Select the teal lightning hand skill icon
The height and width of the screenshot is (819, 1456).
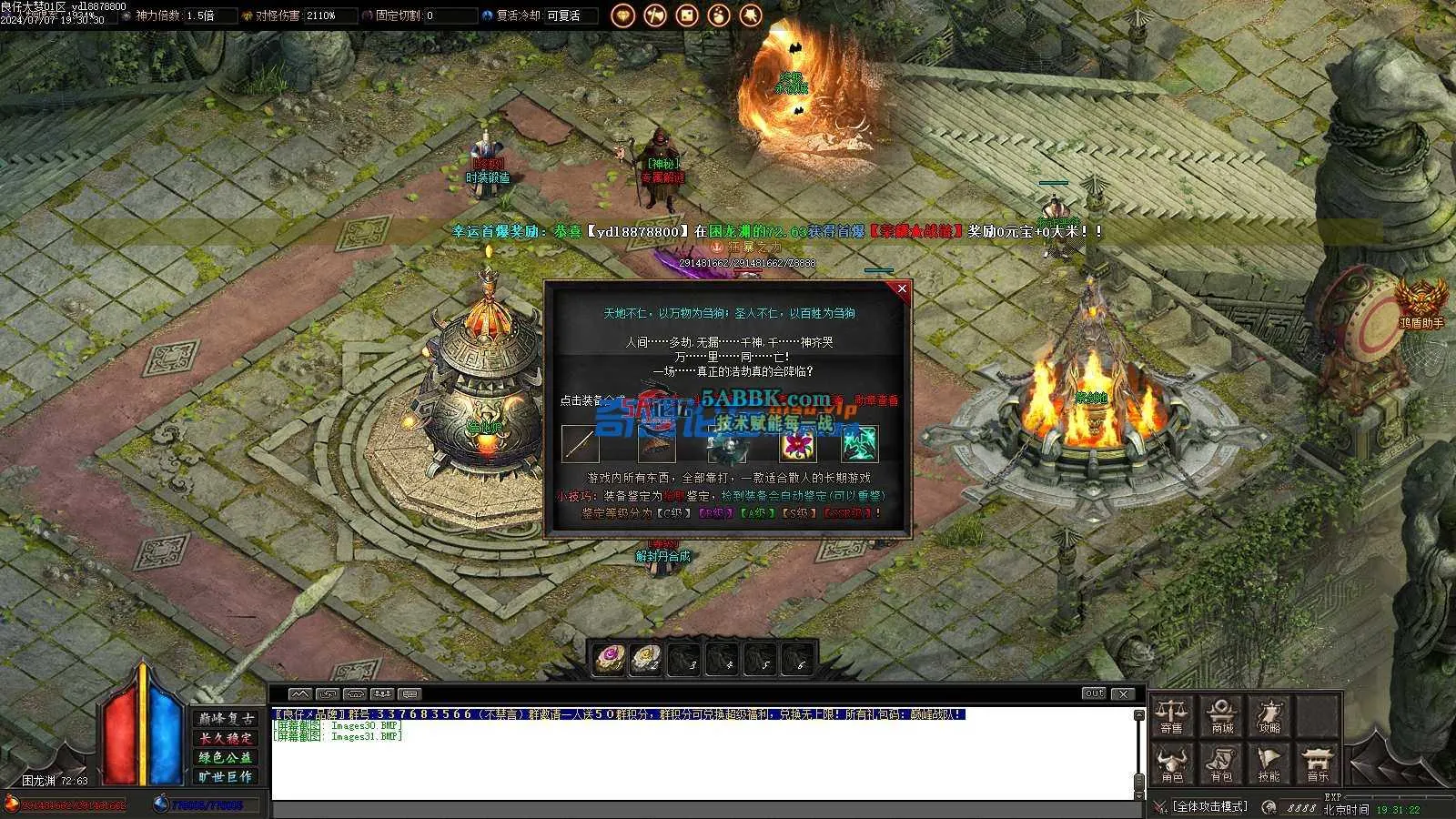click(x=858, y=444)
